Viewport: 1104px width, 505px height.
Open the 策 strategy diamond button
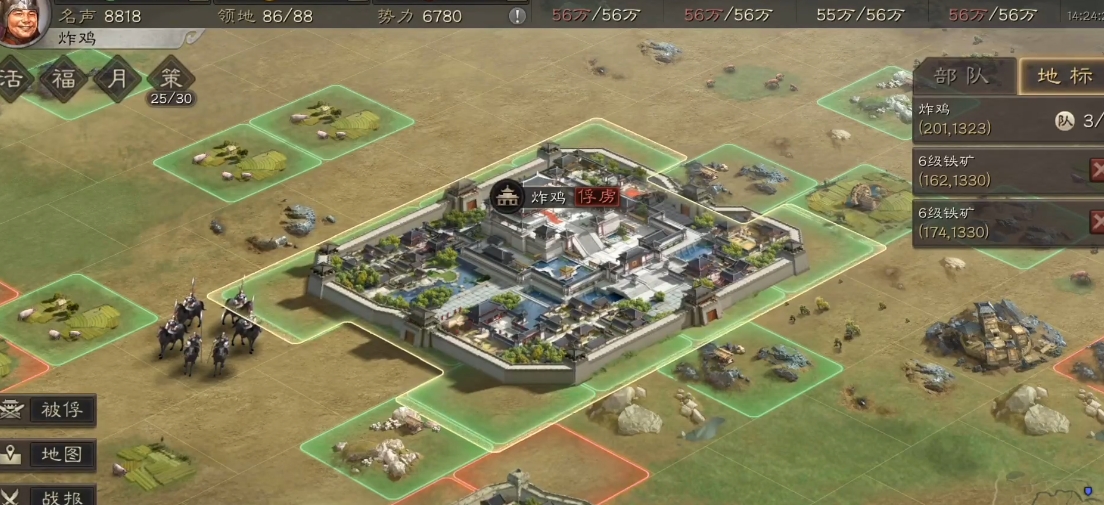[x=170, y=80]
